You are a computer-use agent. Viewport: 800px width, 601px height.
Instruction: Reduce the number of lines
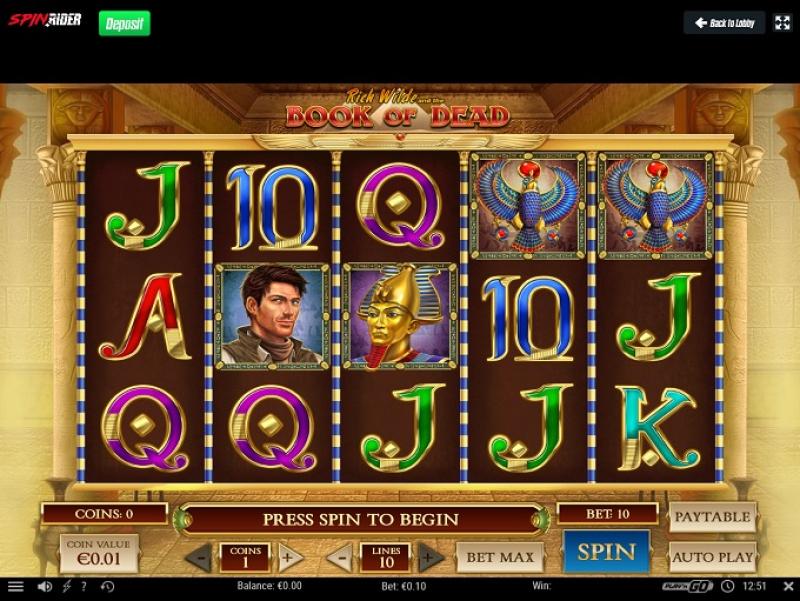coord(339,557)
